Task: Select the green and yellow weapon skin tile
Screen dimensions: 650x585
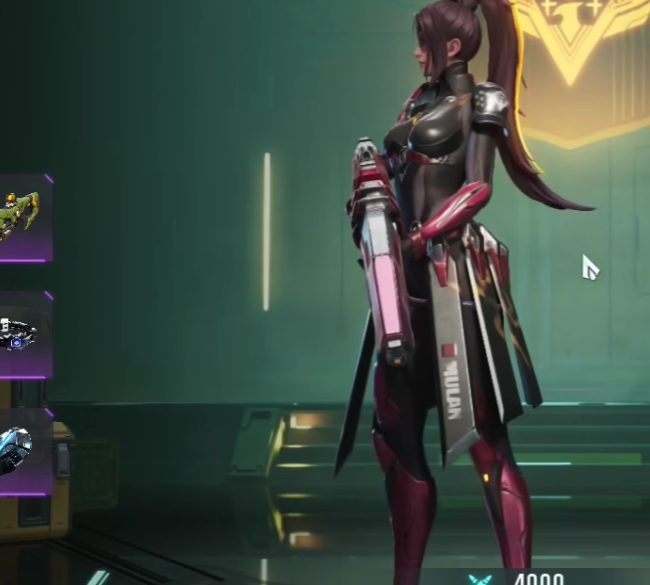Action: pos(22,218)
